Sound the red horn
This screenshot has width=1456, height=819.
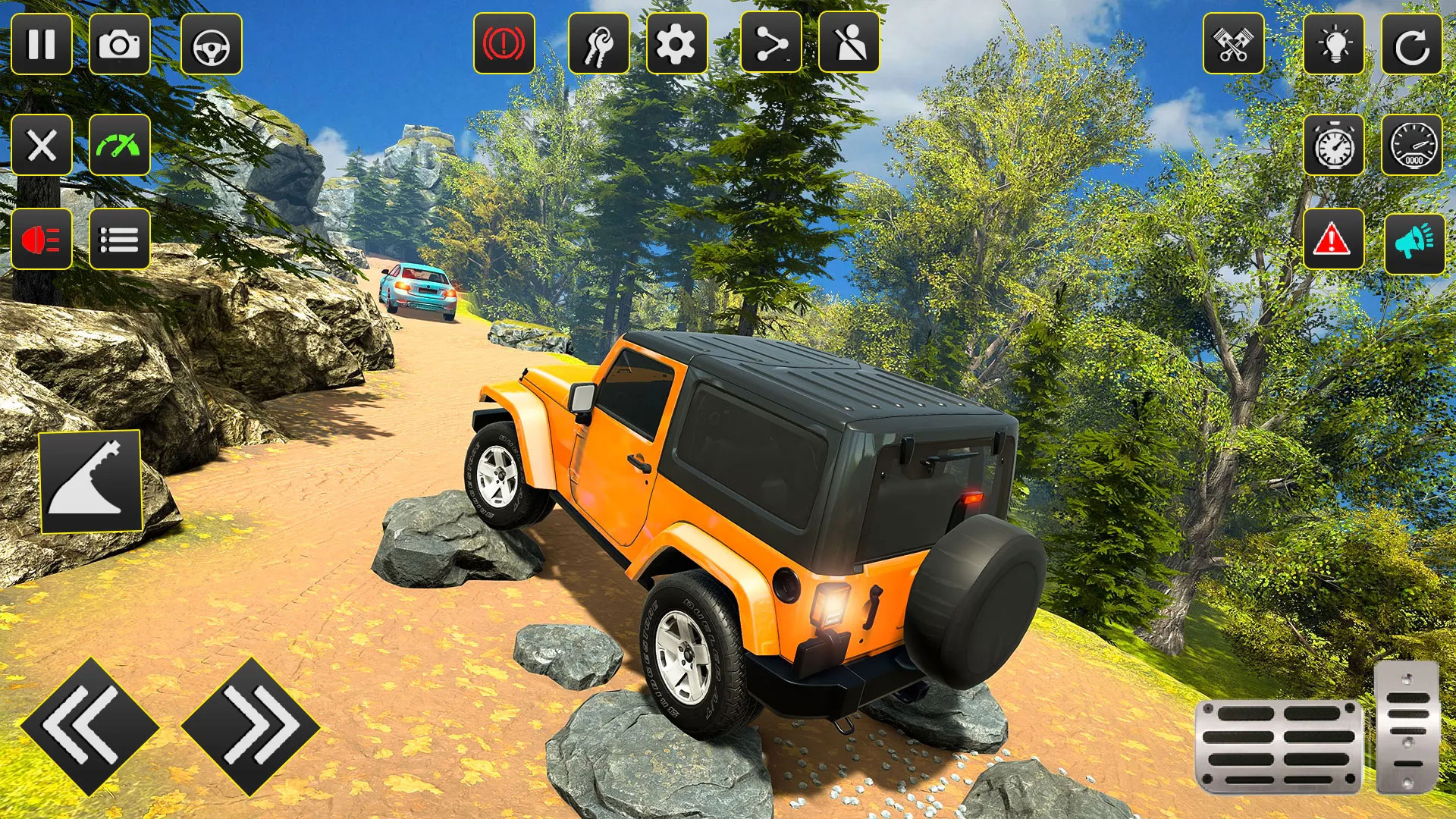[43, 239]
